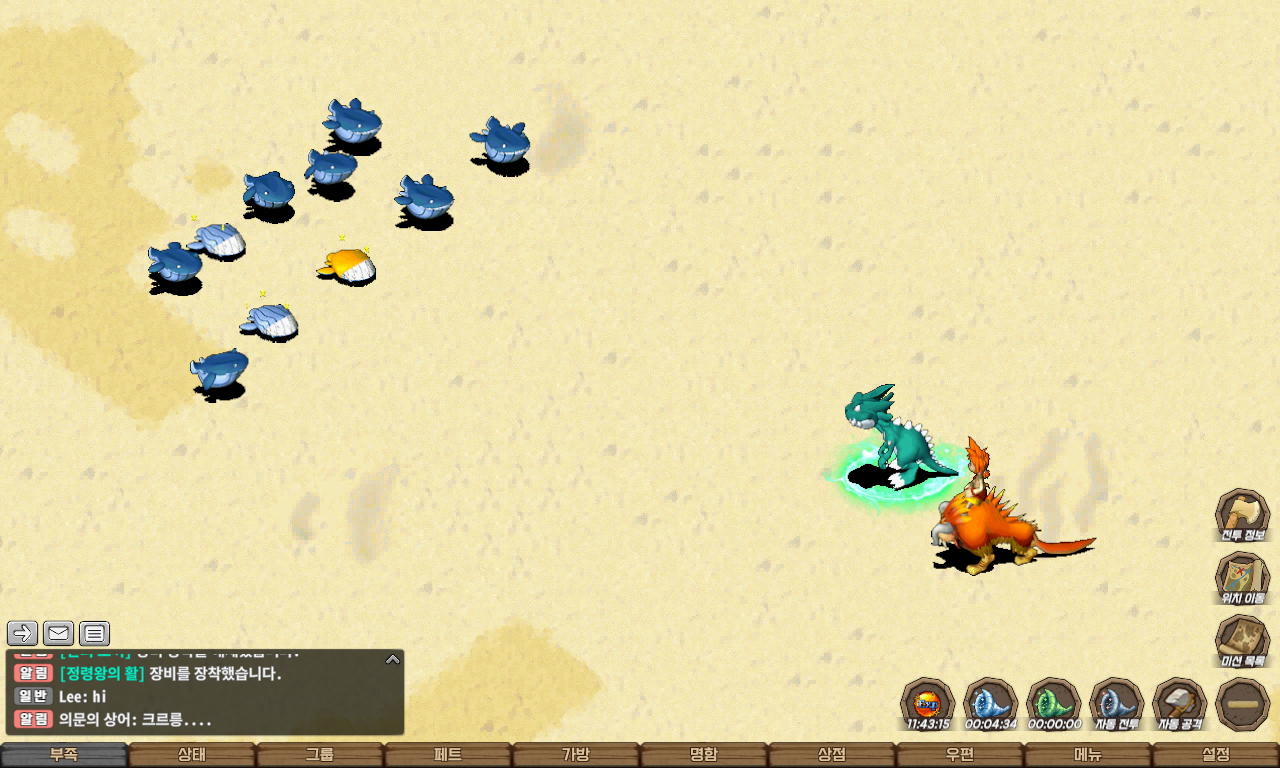Open the 가방 (Bag) inventory
The image size is (1280, 768).
click(576, 755)
